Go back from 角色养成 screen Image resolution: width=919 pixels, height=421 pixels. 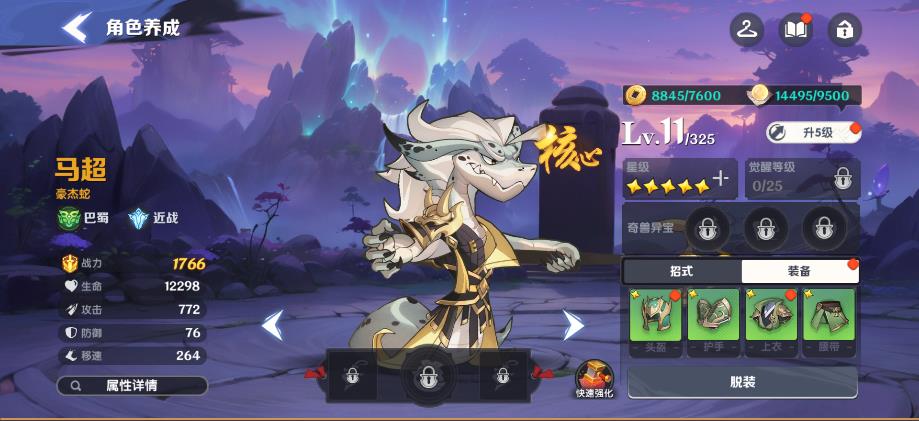click(x=76, y=27)
